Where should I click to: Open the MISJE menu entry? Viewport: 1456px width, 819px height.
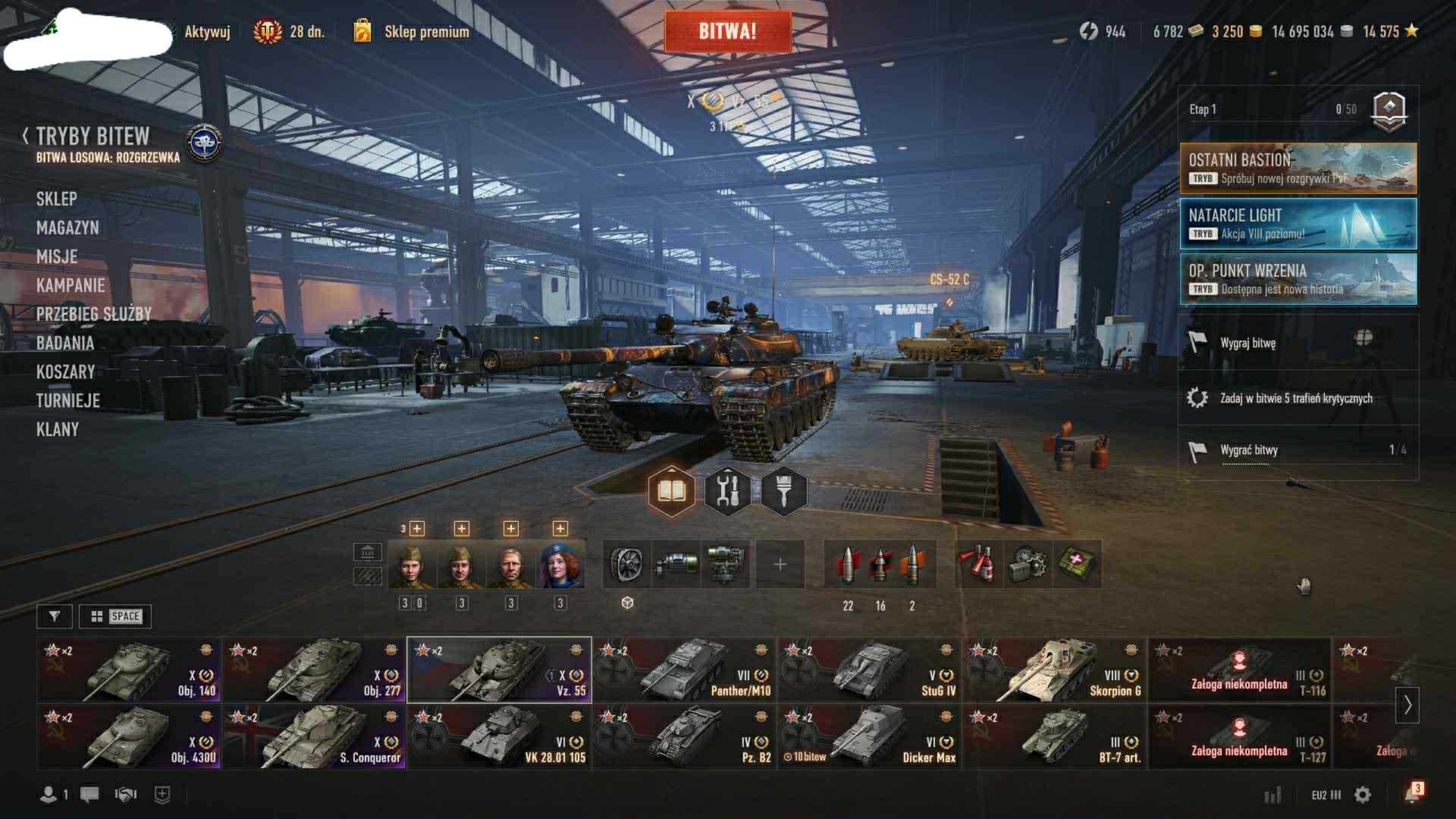pos(57,257)
